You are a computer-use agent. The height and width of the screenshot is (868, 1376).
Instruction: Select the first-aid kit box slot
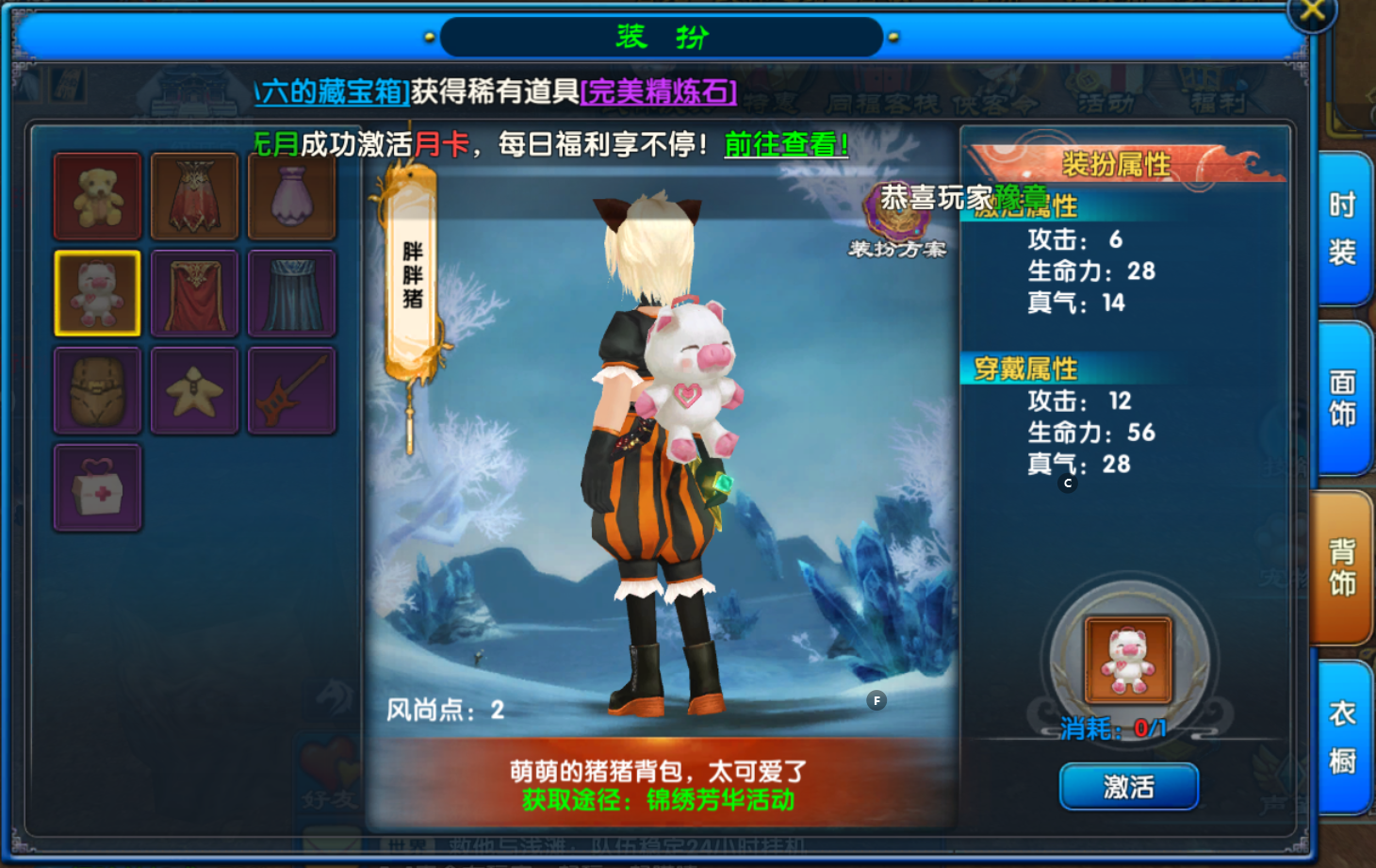click(x=97, y=487)
